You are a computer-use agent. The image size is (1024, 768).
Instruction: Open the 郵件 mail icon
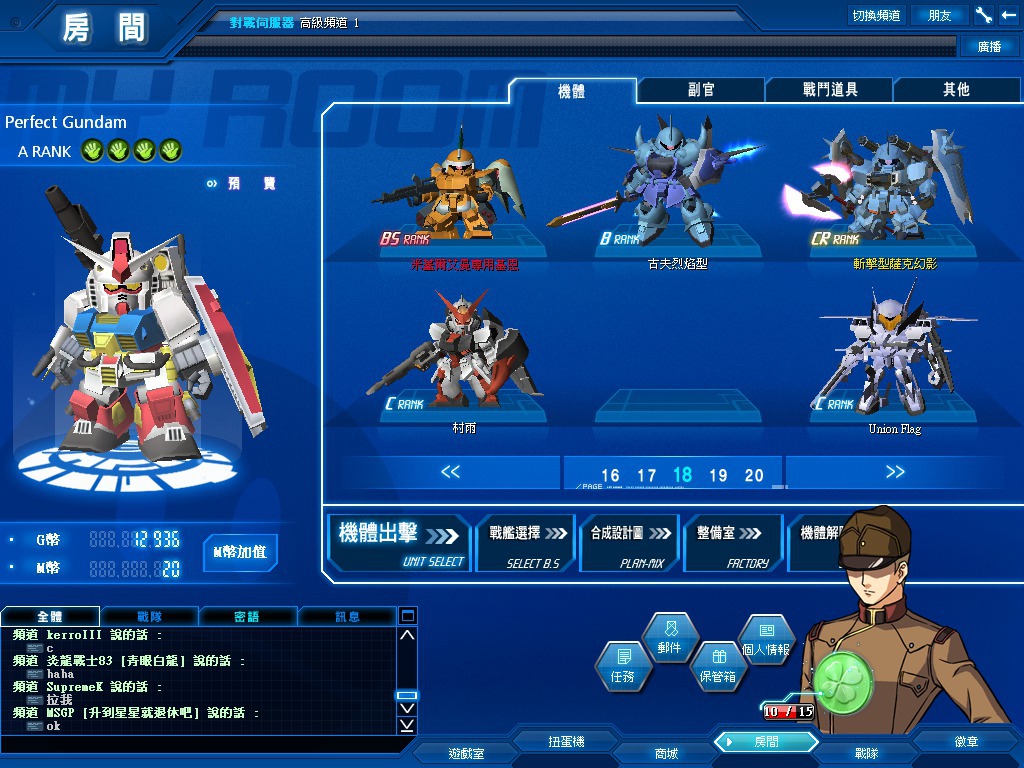(x=669, y=636)
